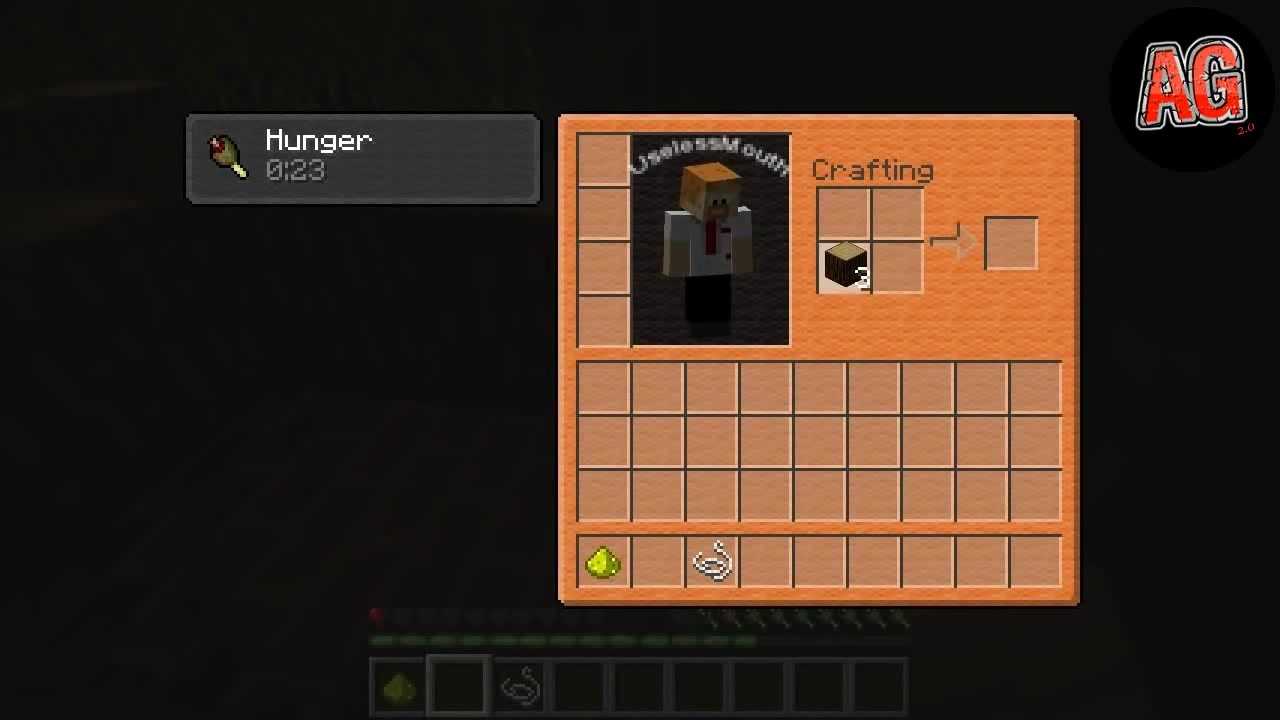Image resolution: width=1280 pixels, height=720 pixels.
Task: Click the top-right crafting grid slot
Action: pos(896,212)
